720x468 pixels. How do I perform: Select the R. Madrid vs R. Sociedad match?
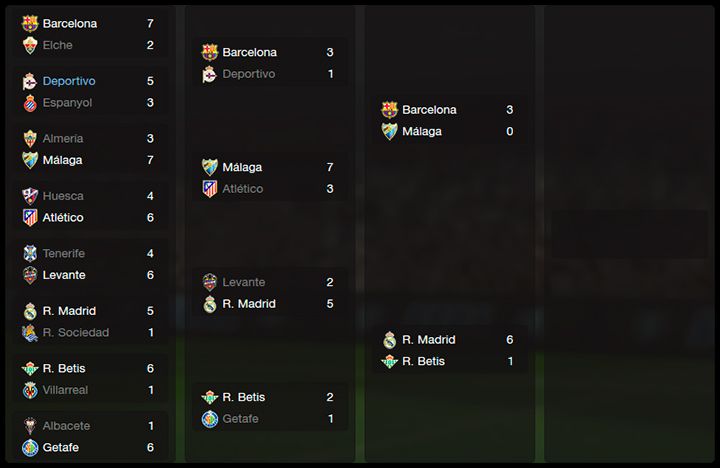[x=92, y=321]
